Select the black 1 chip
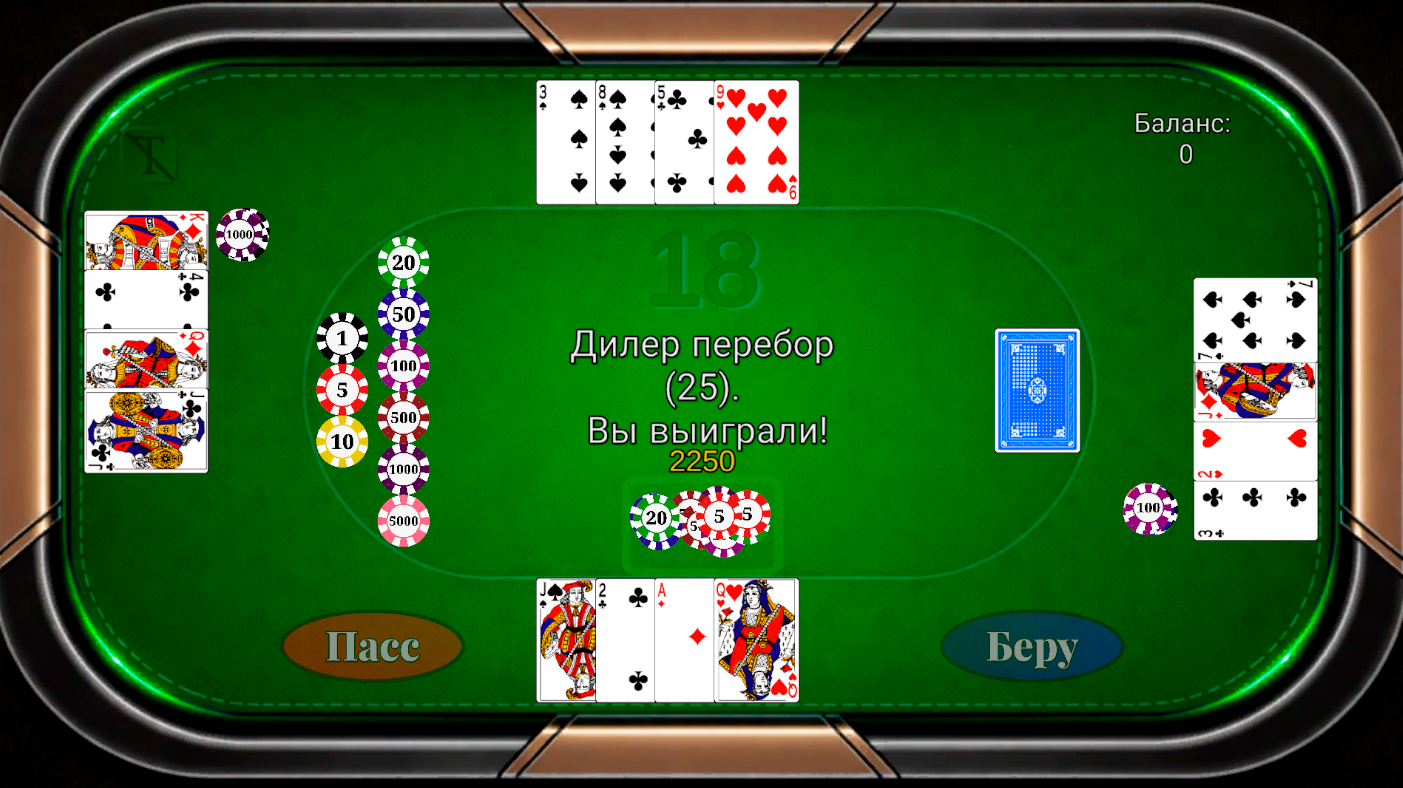Viewport: 1403px width, 788px height. click(x=340, y=339)
